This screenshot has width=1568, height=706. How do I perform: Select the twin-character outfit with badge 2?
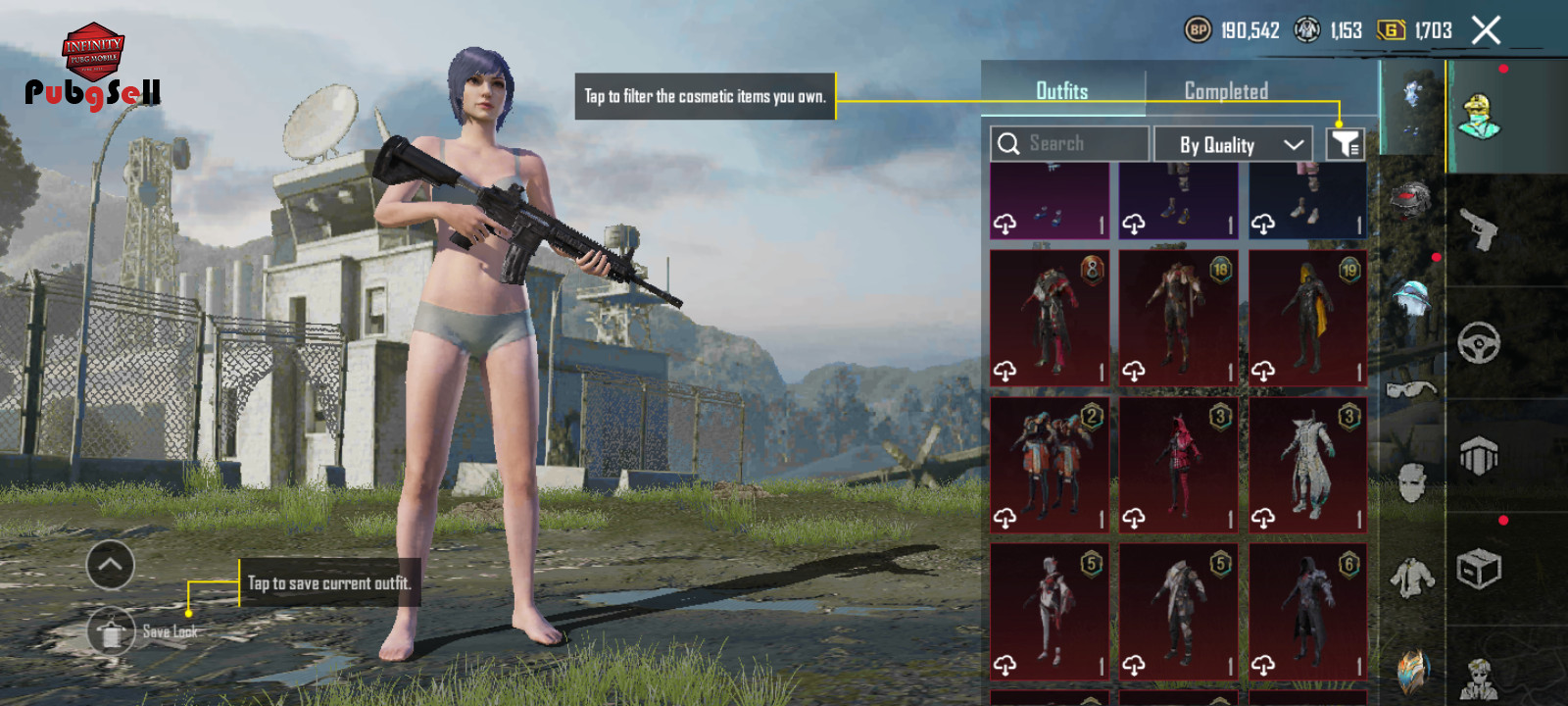point(1050,465)
